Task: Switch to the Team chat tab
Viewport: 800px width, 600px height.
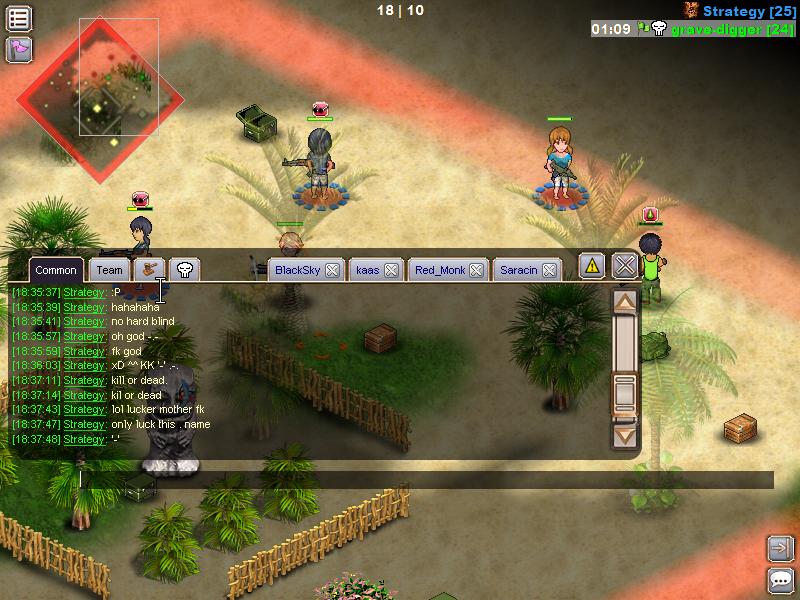Action: click(110, 270)
